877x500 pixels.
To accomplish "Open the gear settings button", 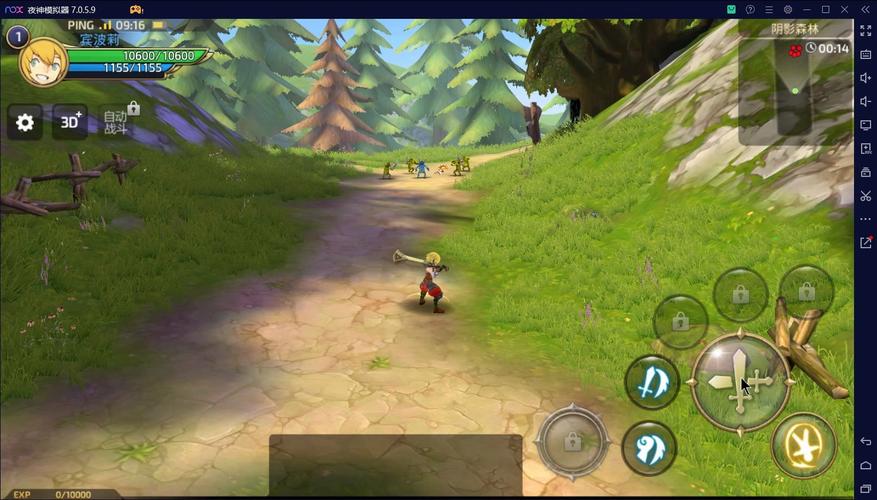I will pyautogui.click(x=25, y=122).
